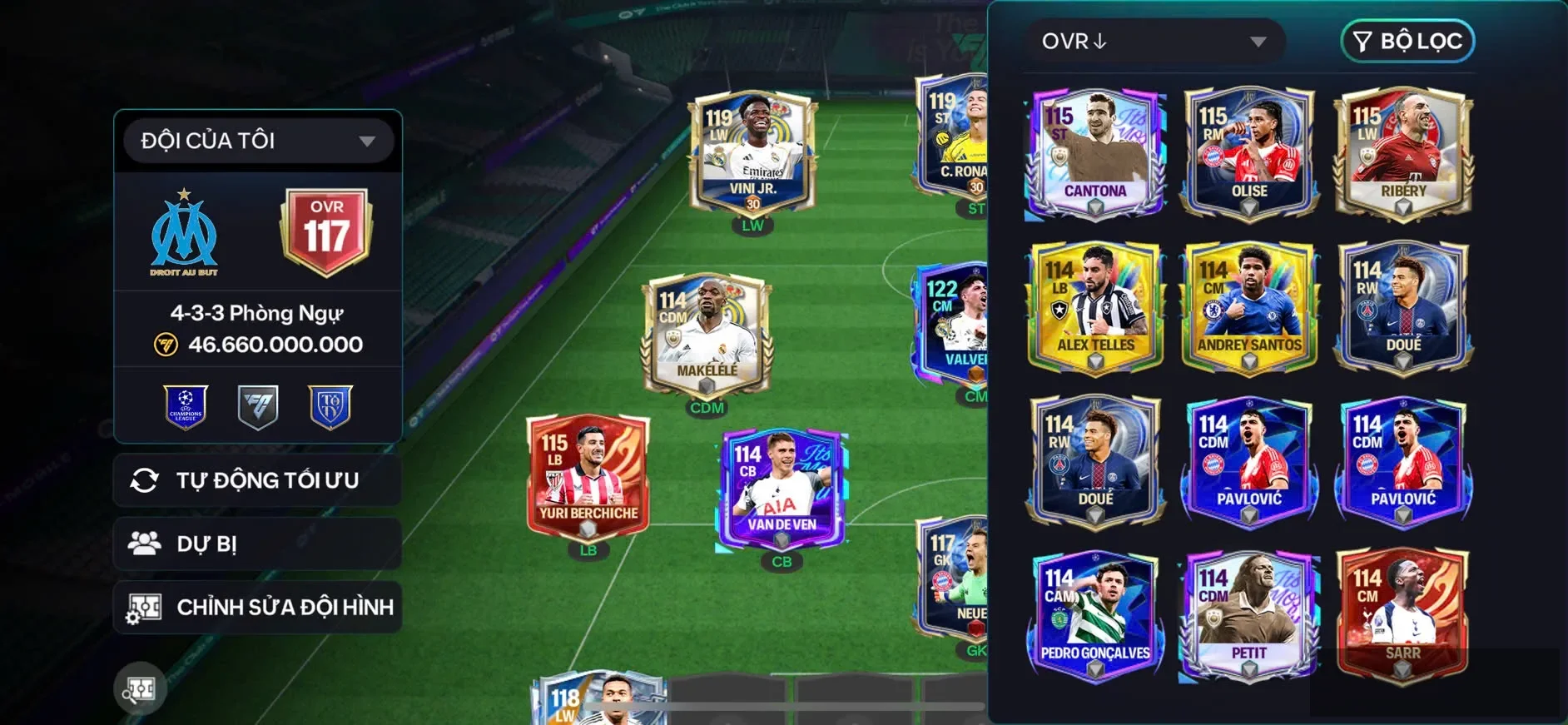Click the Tự Động Tối Ưu button

coord(257,480)
